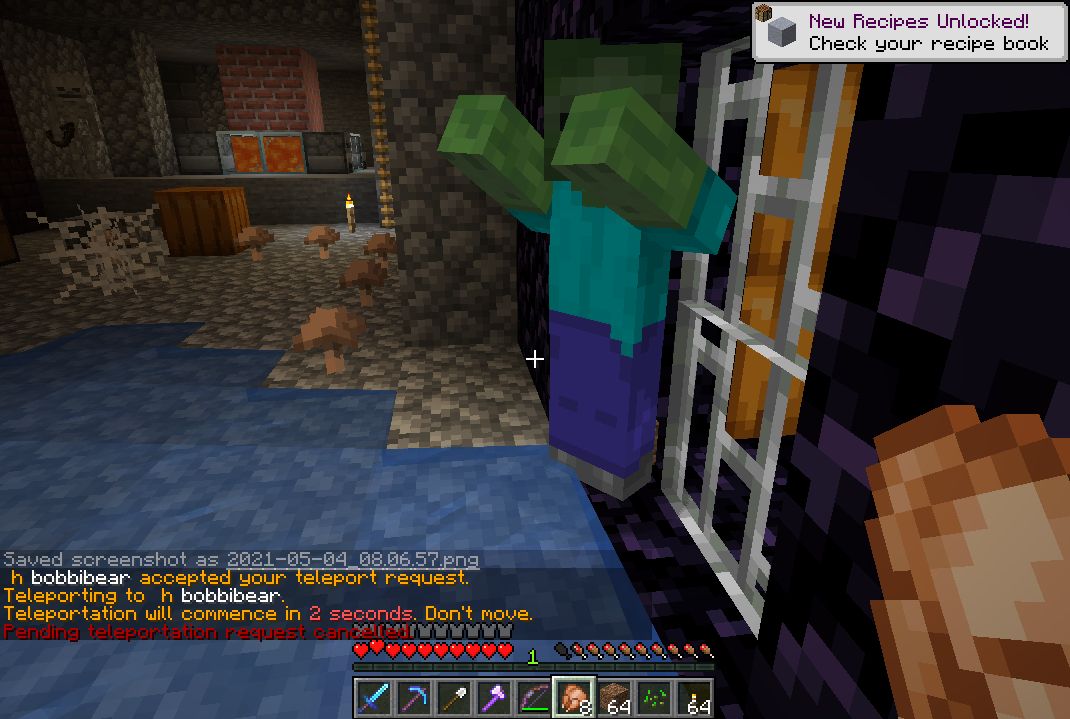Screen dimensions: 1070x719
Task: Open the saved screenshot filename link
Action: [x=352, y=560]
